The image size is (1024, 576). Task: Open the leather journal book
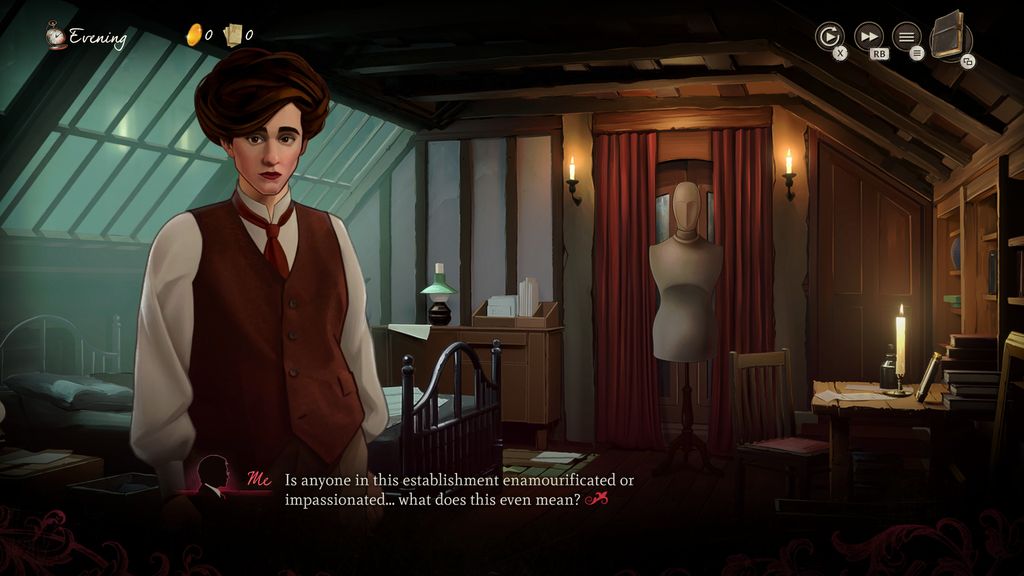tap(949, 36)
